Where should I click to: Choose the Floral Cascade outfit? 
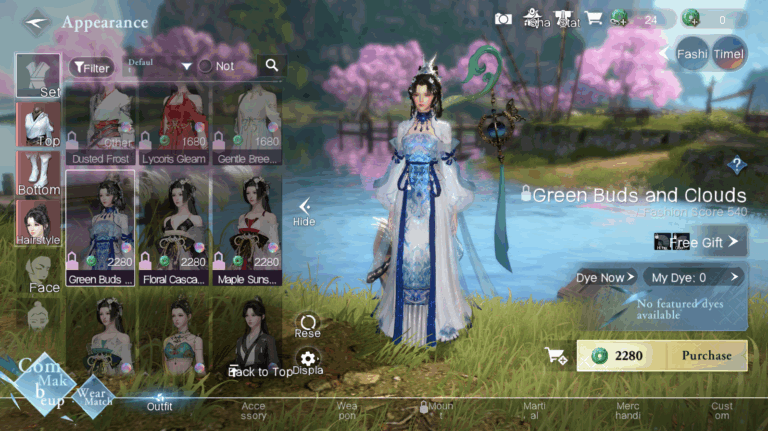tap(174, 227)
